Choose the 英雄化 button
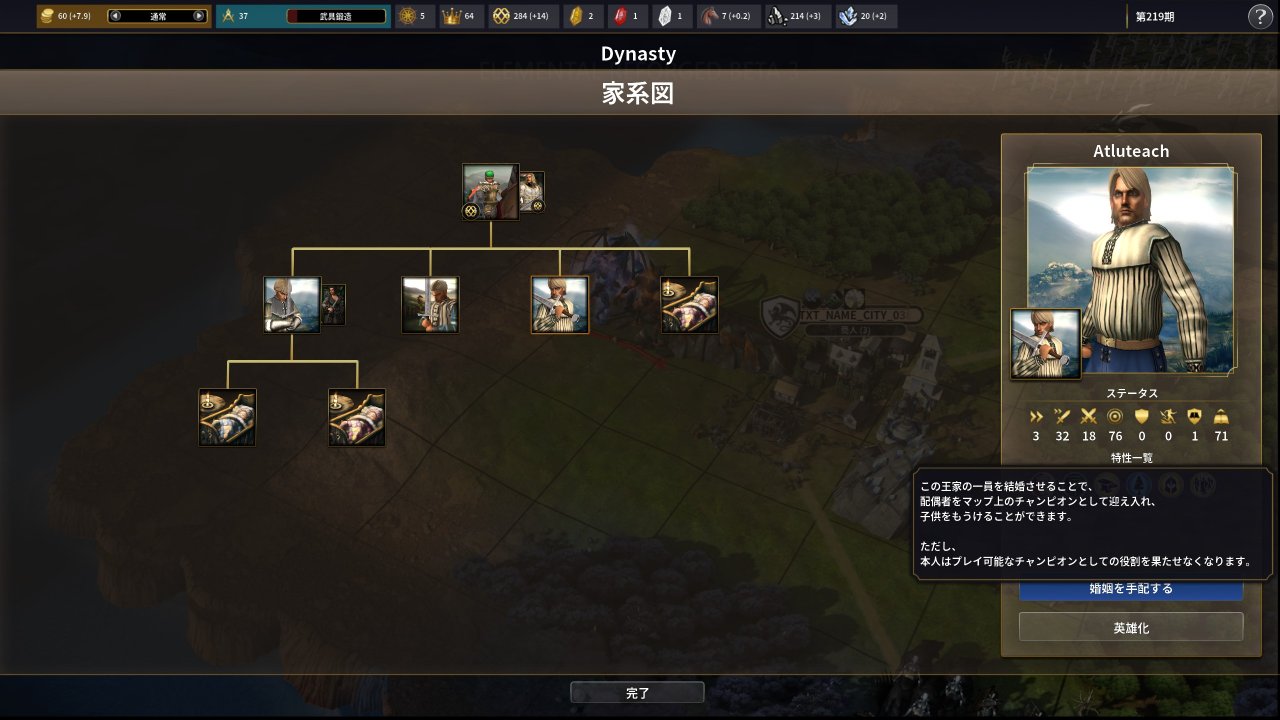This screenshot has height=720, width=1280. (x=1131, y=628)
